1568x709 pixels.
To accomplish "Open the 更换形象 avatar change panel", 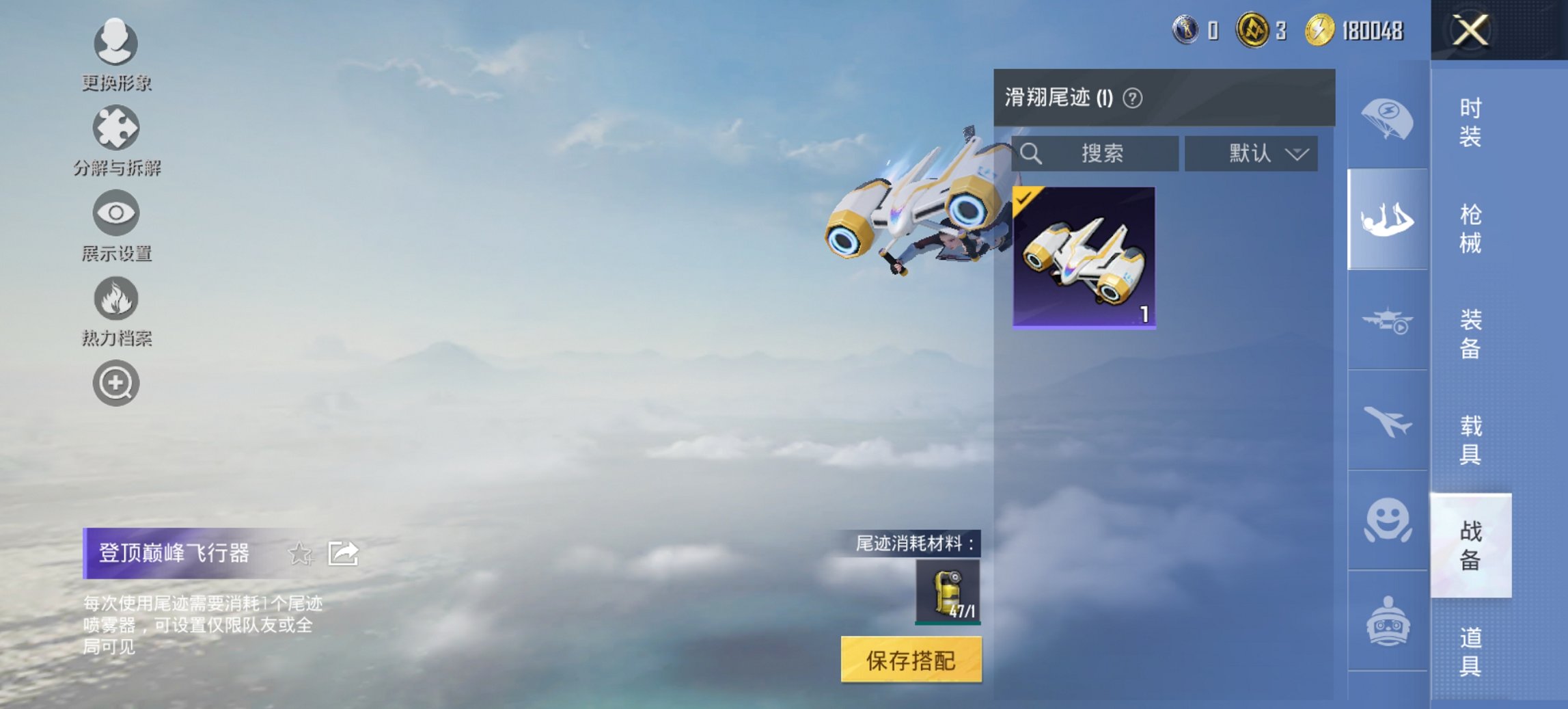I will coord(116,44).
